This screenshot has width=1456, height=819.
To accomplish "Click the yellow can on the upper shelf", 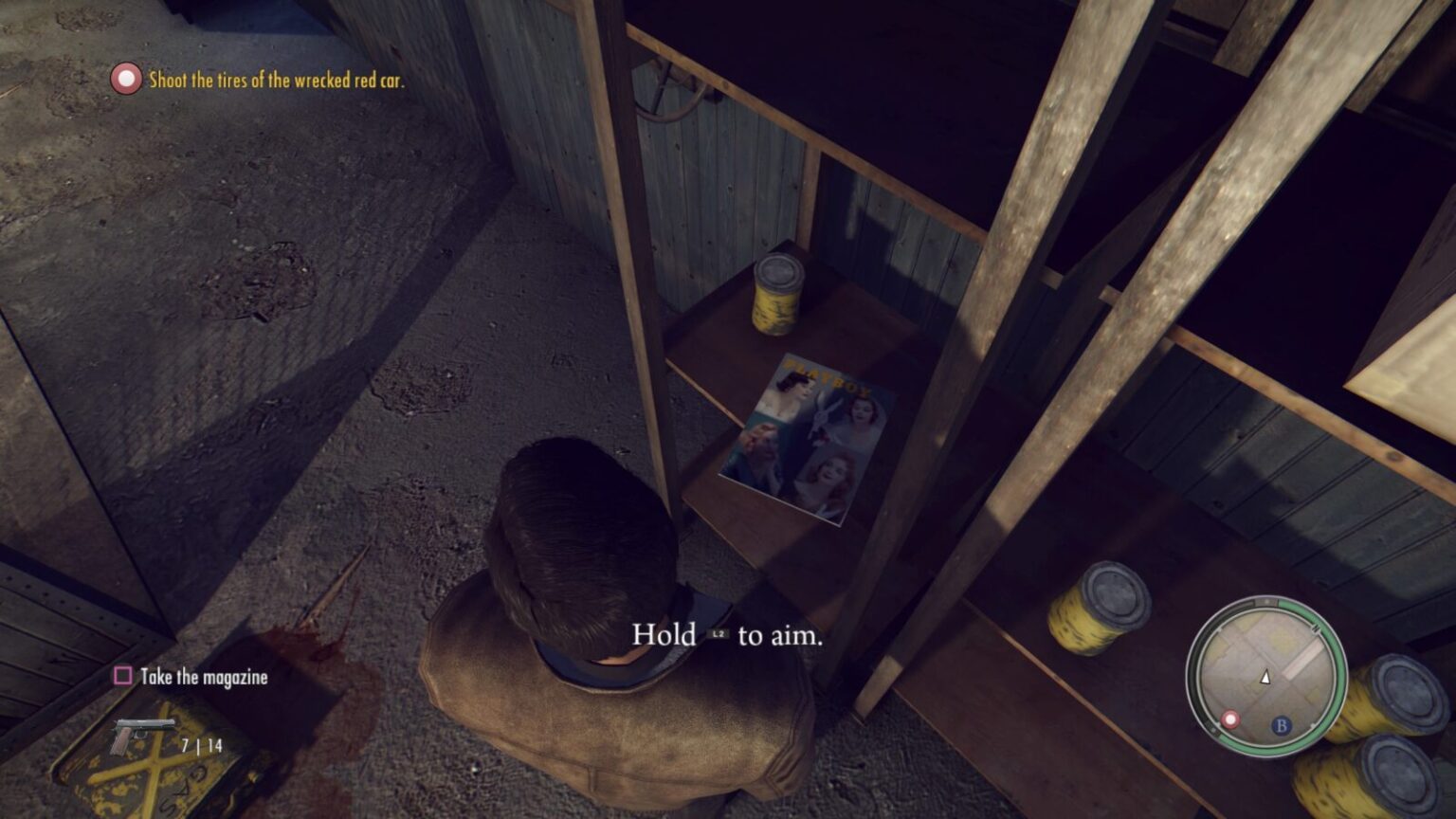I will (776, 296).
